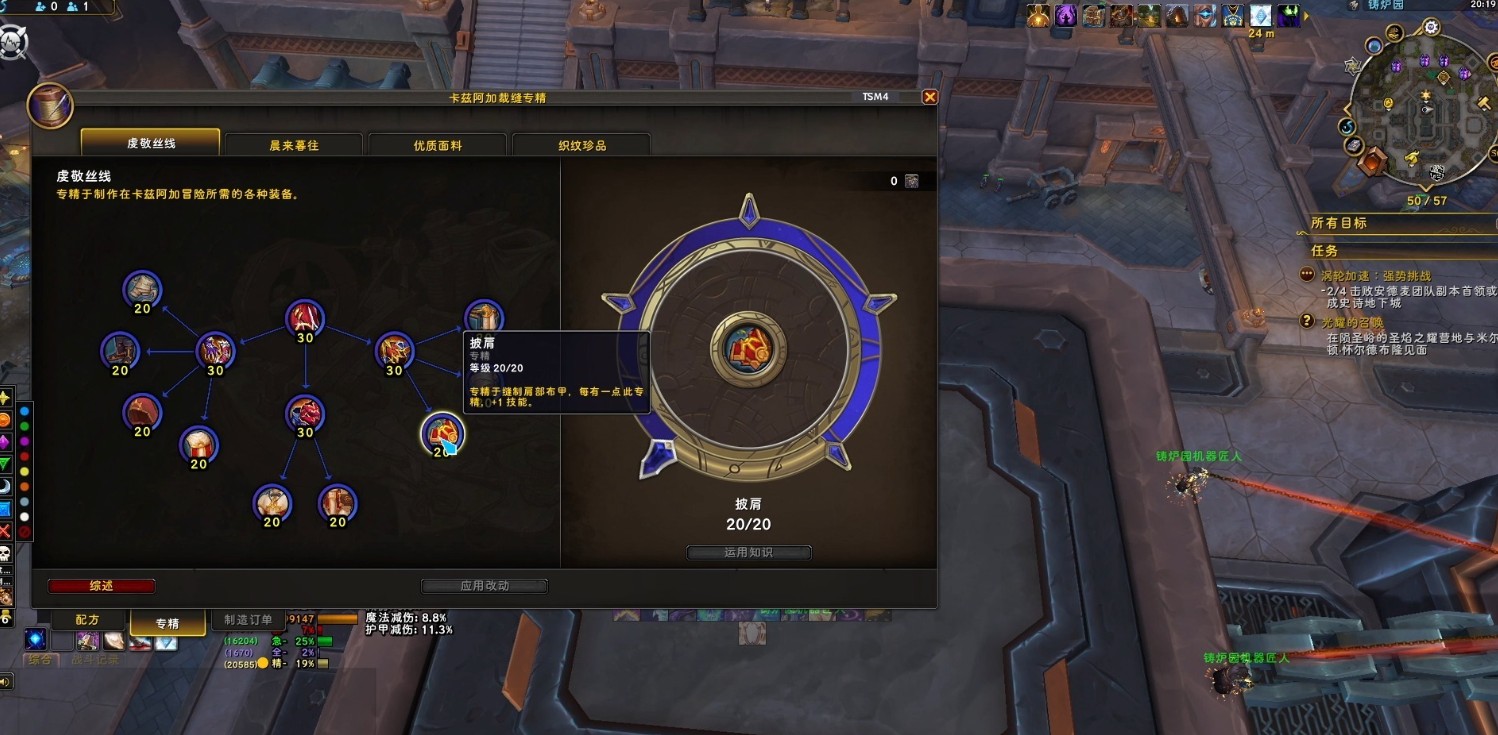Click the needle-and-thread icon on the crafting window
The width and height of the screenshot is (1498, 735).
(x=50, y=106)
